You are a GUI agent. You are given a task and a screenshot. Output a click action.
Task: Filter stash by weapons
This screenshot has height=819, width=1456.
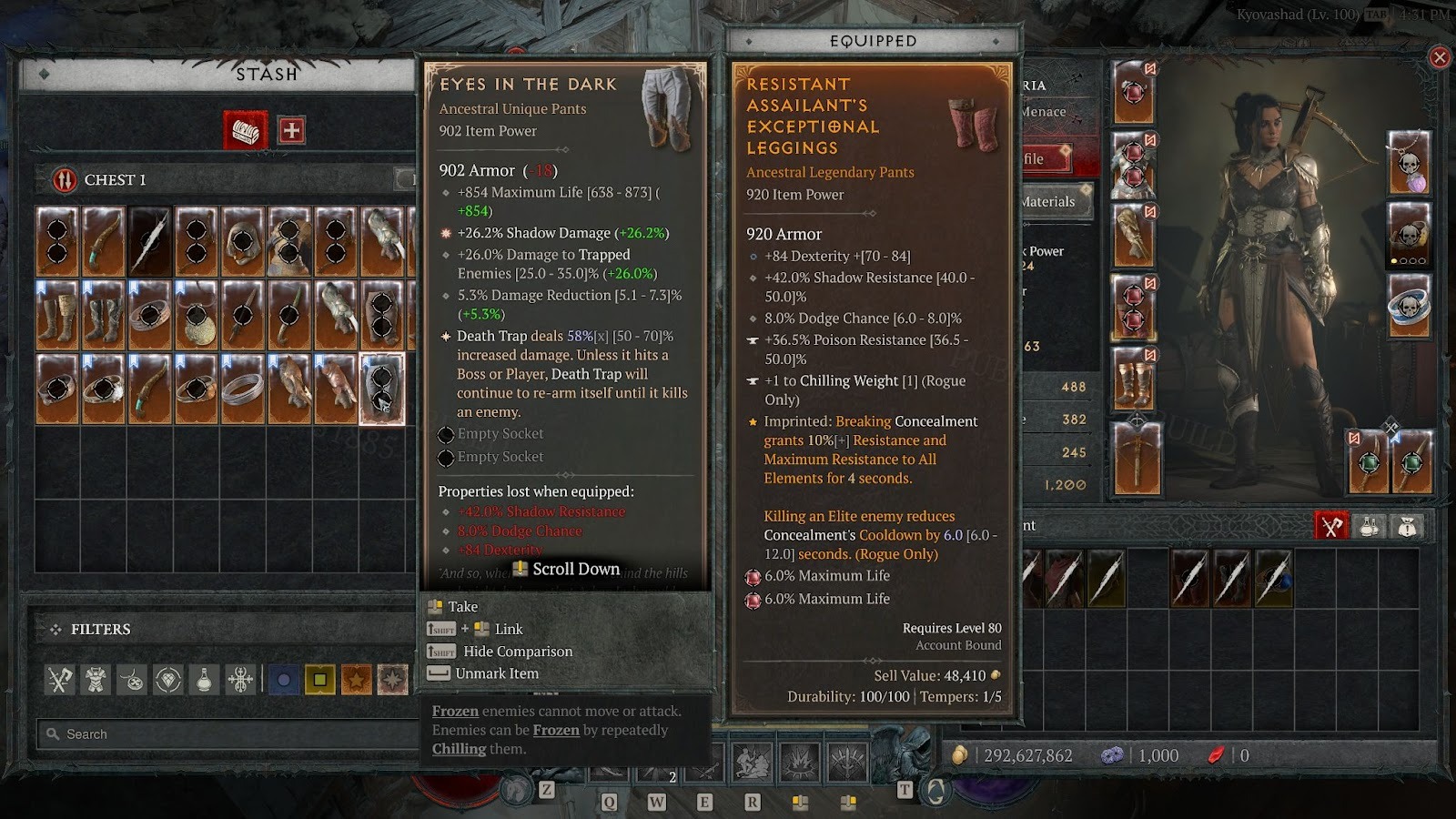coord(60,679)
